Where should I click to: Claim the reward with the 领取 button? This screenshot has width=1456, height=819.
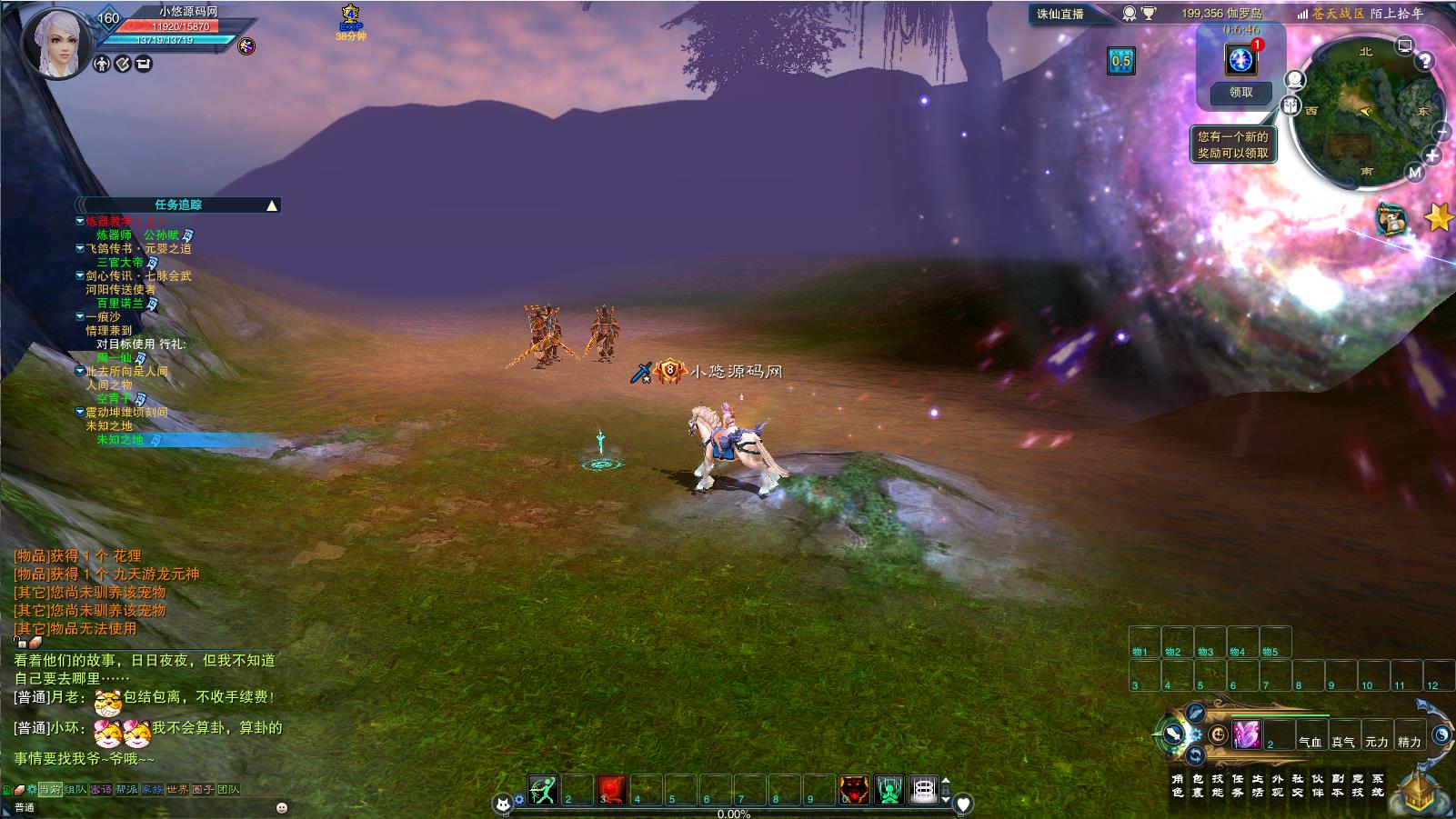pos(1240,93)
